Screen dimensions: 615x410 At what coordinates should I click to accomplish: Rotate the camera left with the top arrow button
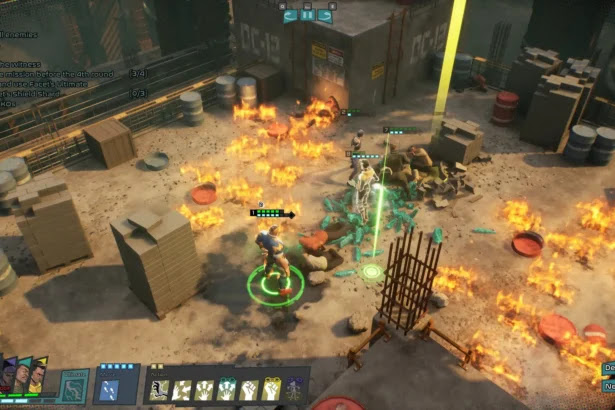(290, 15)
